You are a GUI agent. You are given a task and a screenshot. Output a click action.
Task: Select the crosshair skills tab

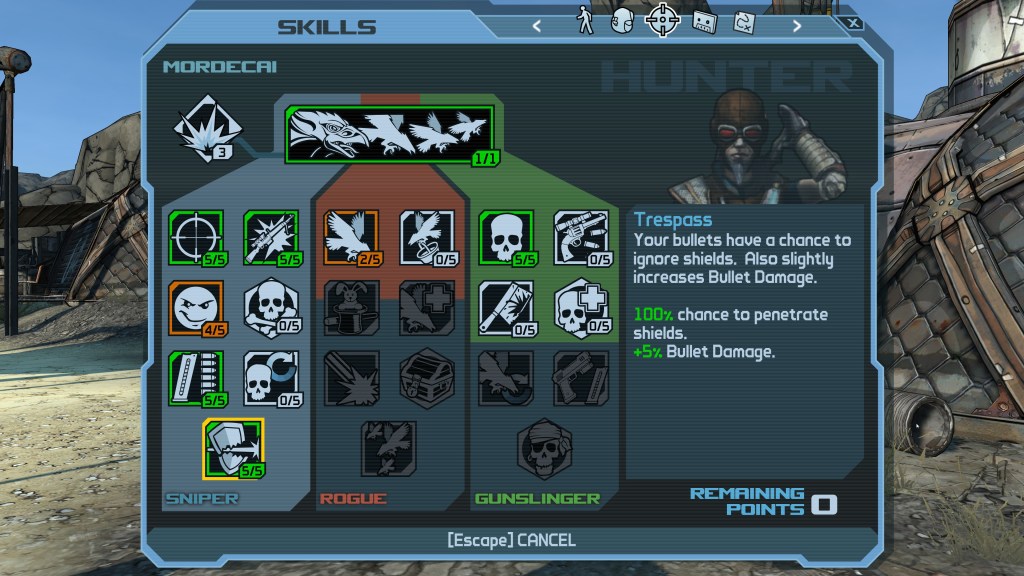(661, 20)
